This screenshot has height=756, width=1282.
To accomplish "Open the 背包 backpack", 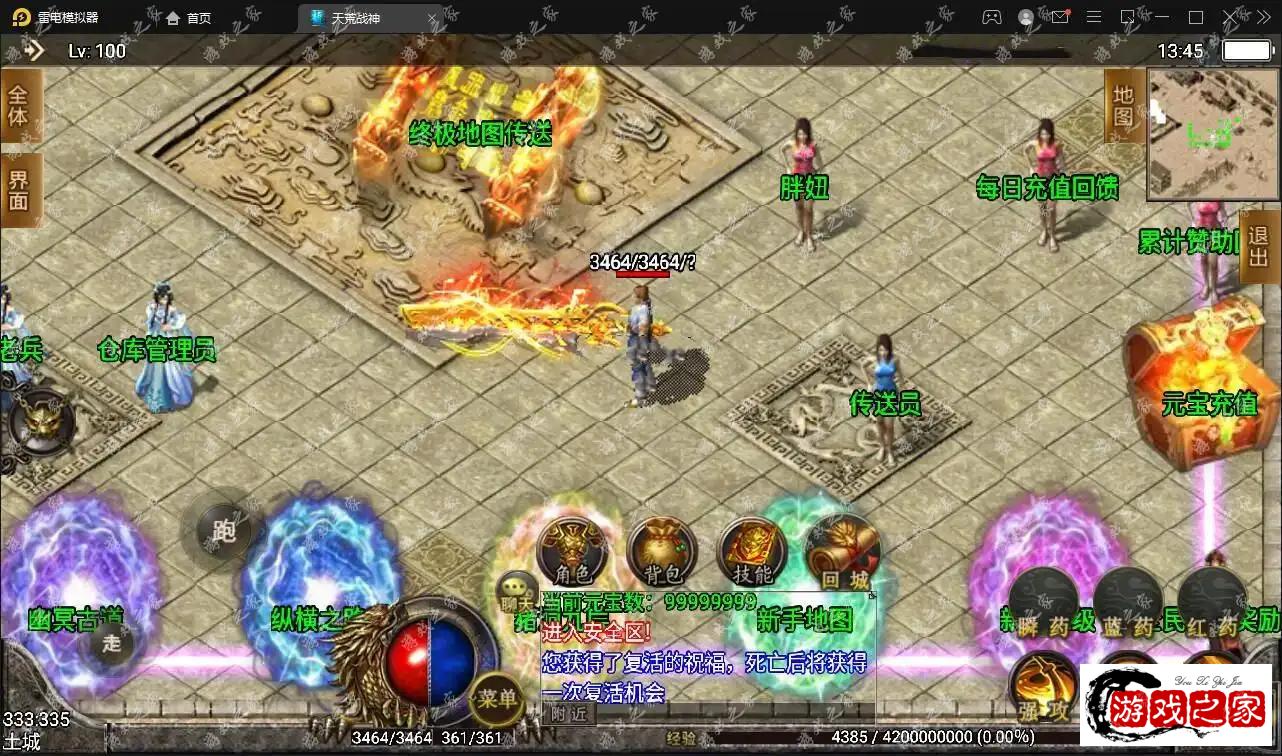I will point(661,551).
